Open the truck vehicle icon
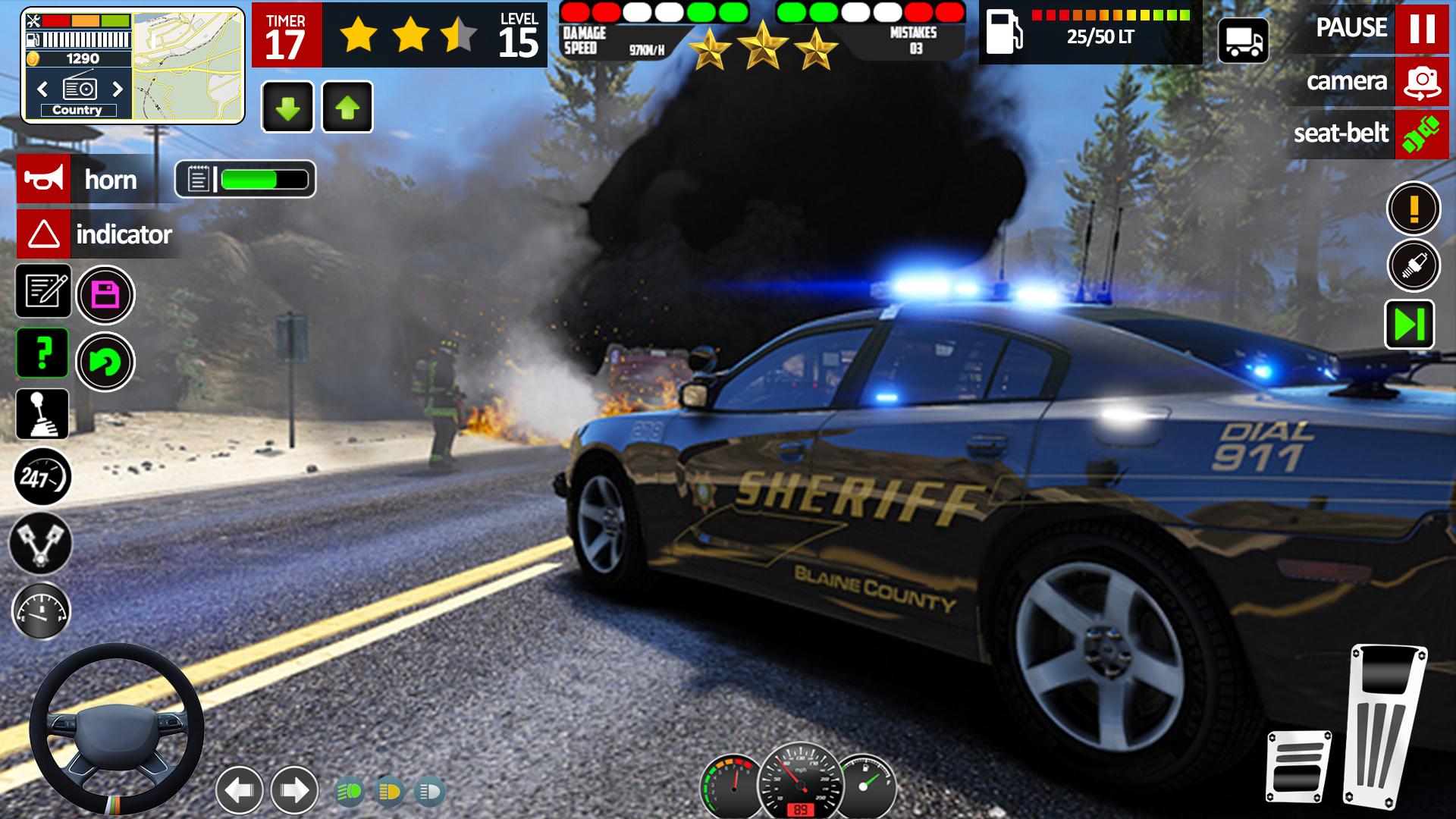 click(1244, 40)
